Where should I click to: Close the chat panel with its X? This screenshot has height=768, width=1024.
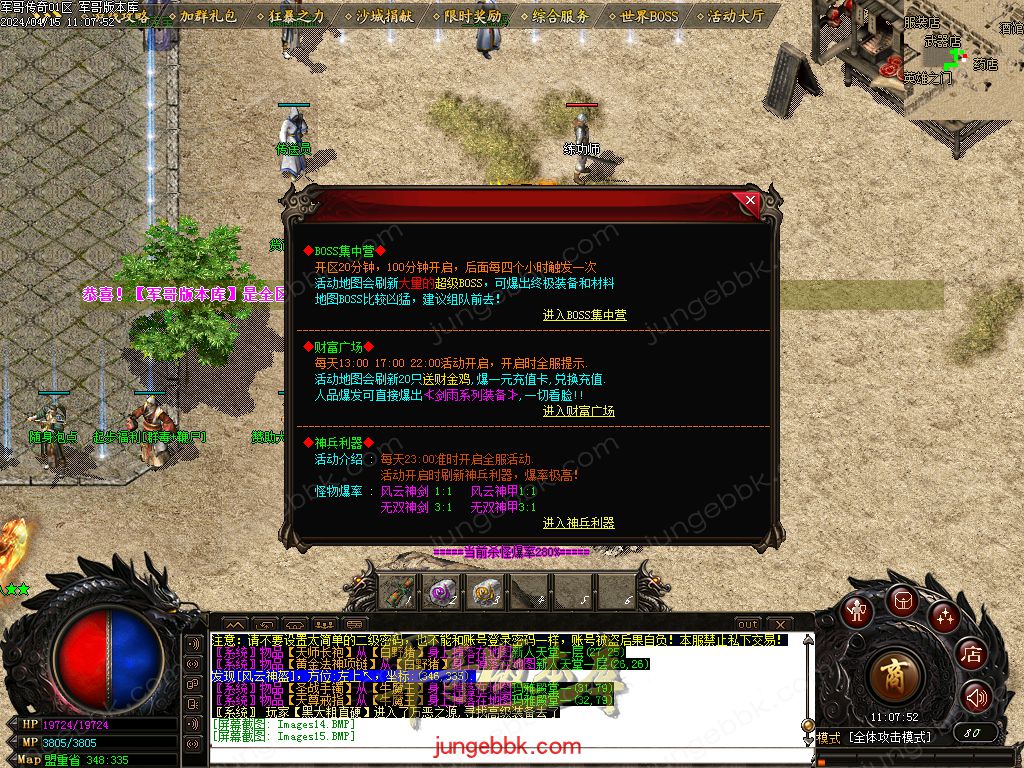click(x=779, y=625)
